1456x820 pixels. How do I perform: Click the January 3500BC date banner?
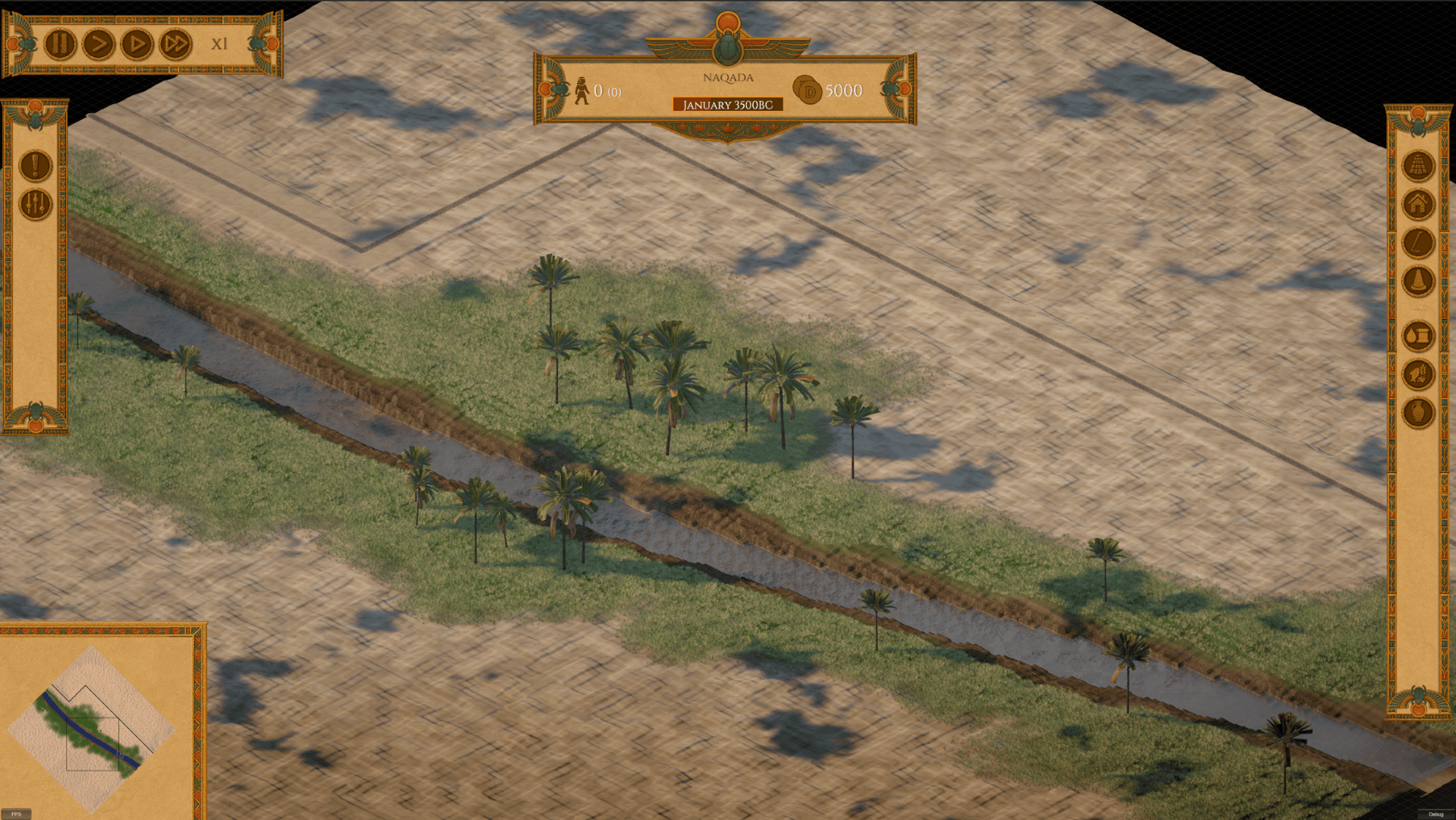pyautogui.click(x=727, y=106)
